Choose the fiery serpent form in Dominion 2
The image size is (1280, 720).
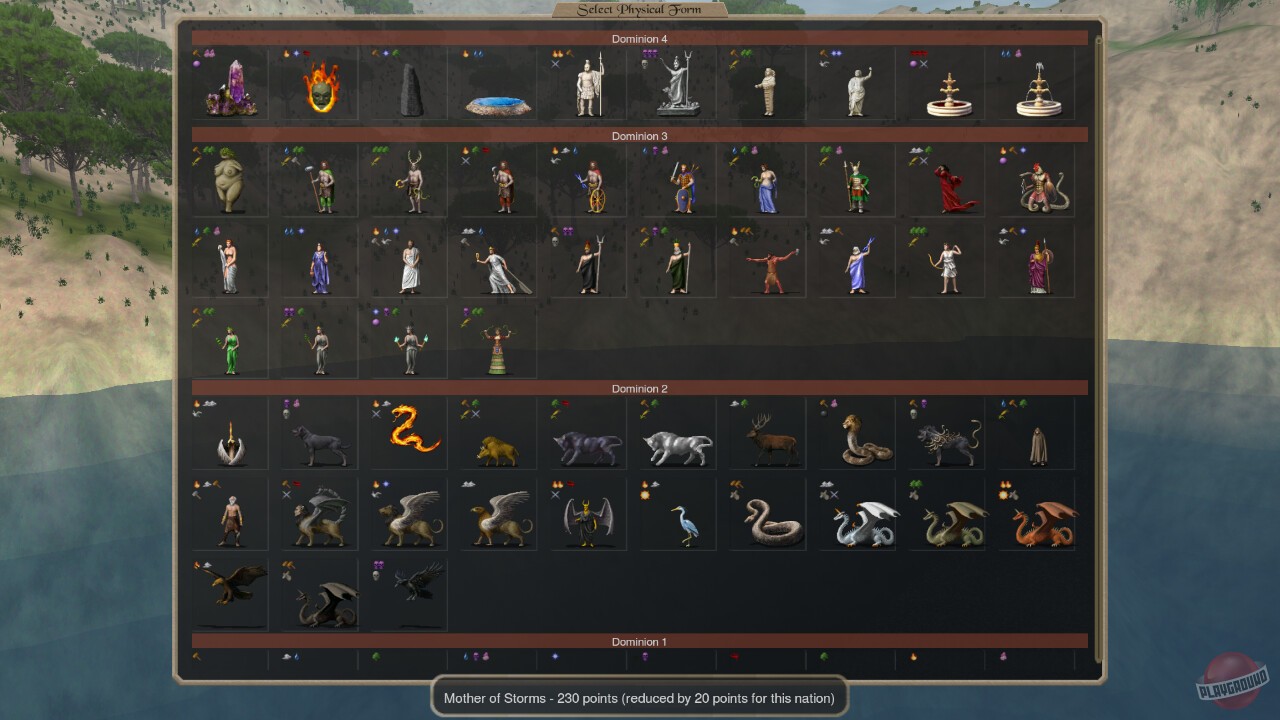pos(407,433)
